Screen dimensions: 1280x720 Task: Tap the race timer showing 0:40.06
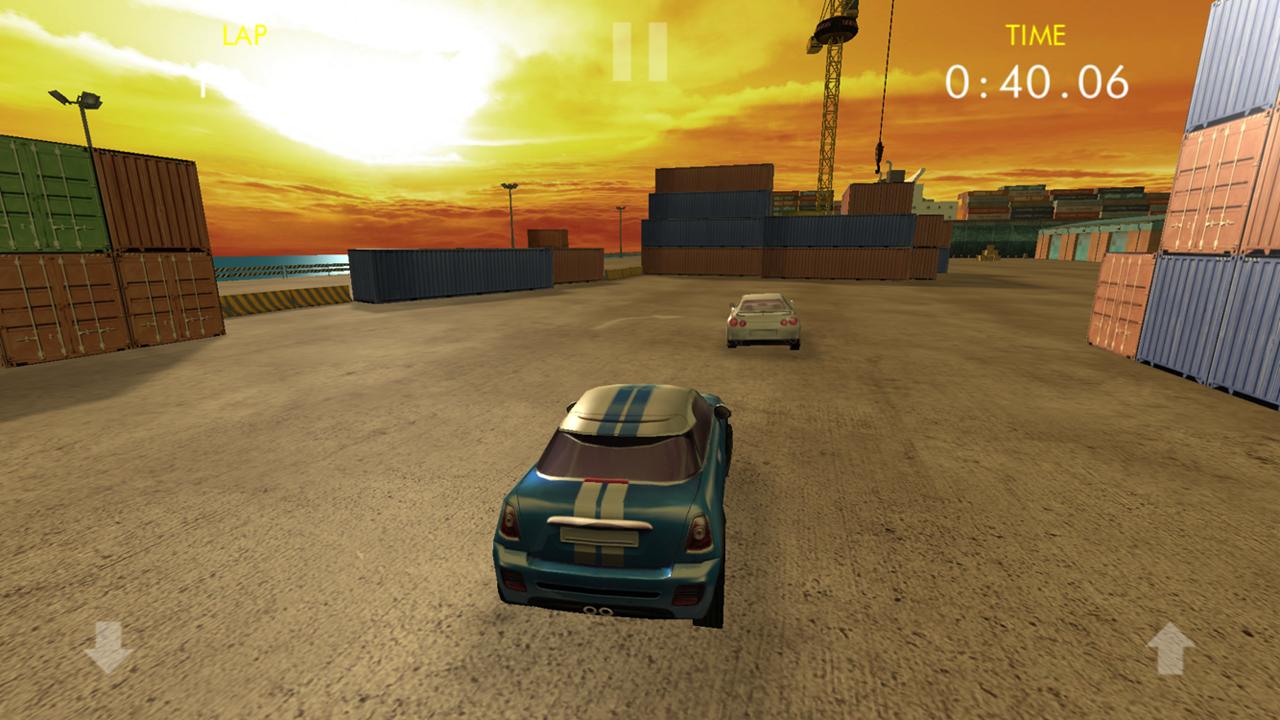pos(1036,80)
